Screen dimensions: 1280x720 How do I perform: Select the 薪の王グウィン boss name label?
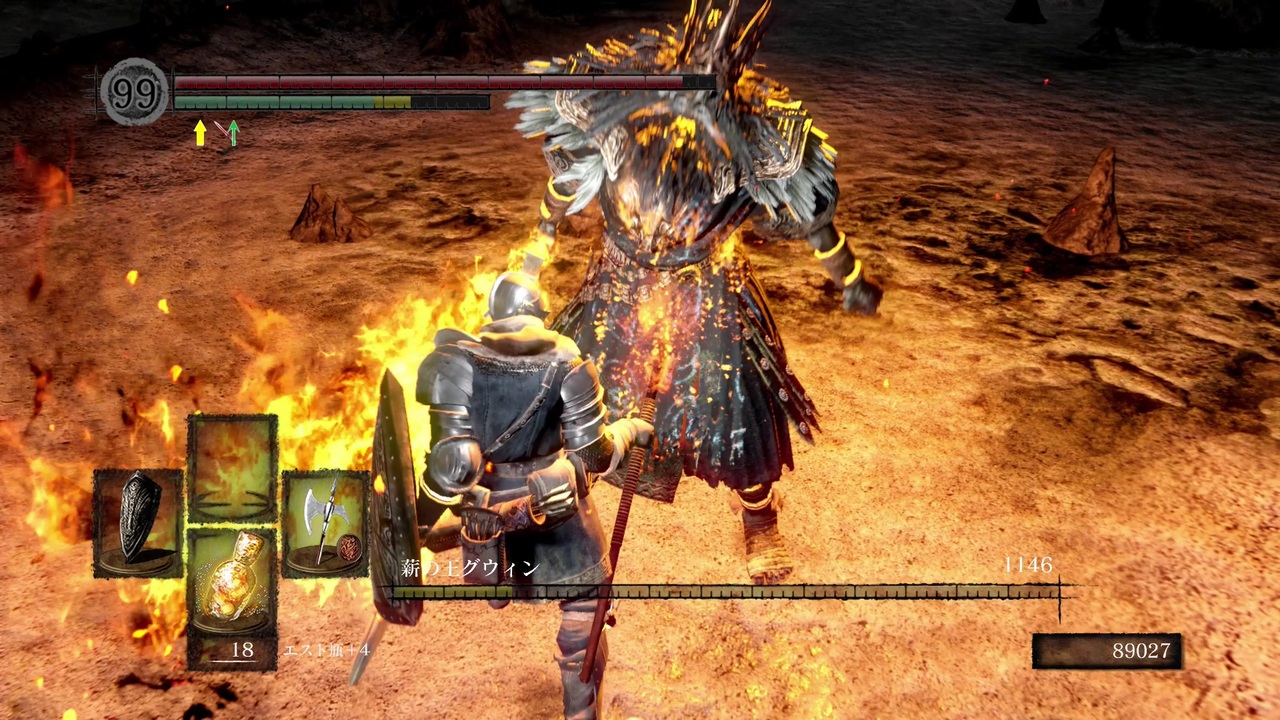(x=470, y=567)
